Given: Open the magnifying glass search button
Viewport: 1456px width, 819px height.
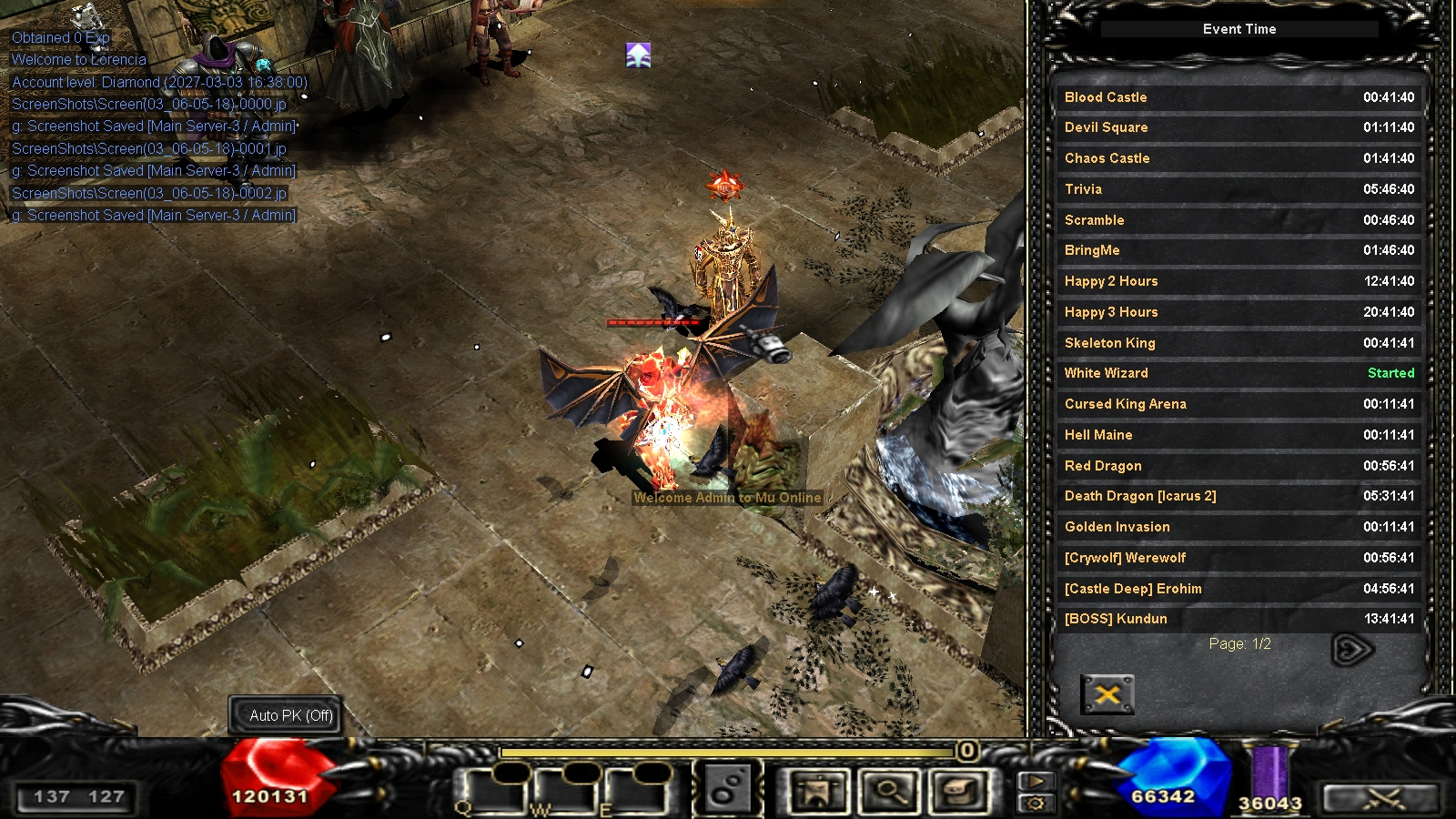Looking at the screenshot, I should [889, 791].
